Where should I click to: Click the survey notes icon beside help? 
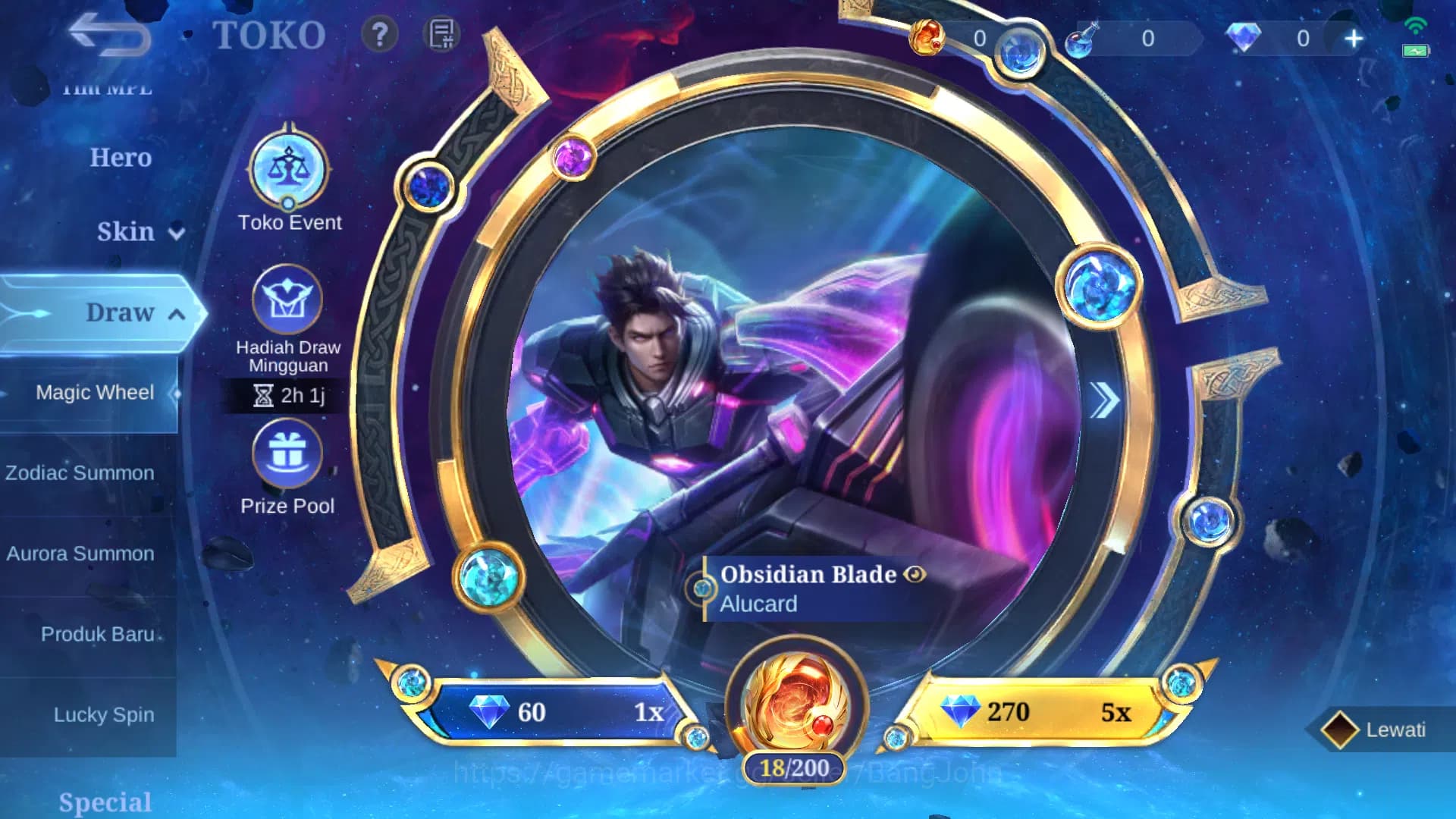coord(441,33)
